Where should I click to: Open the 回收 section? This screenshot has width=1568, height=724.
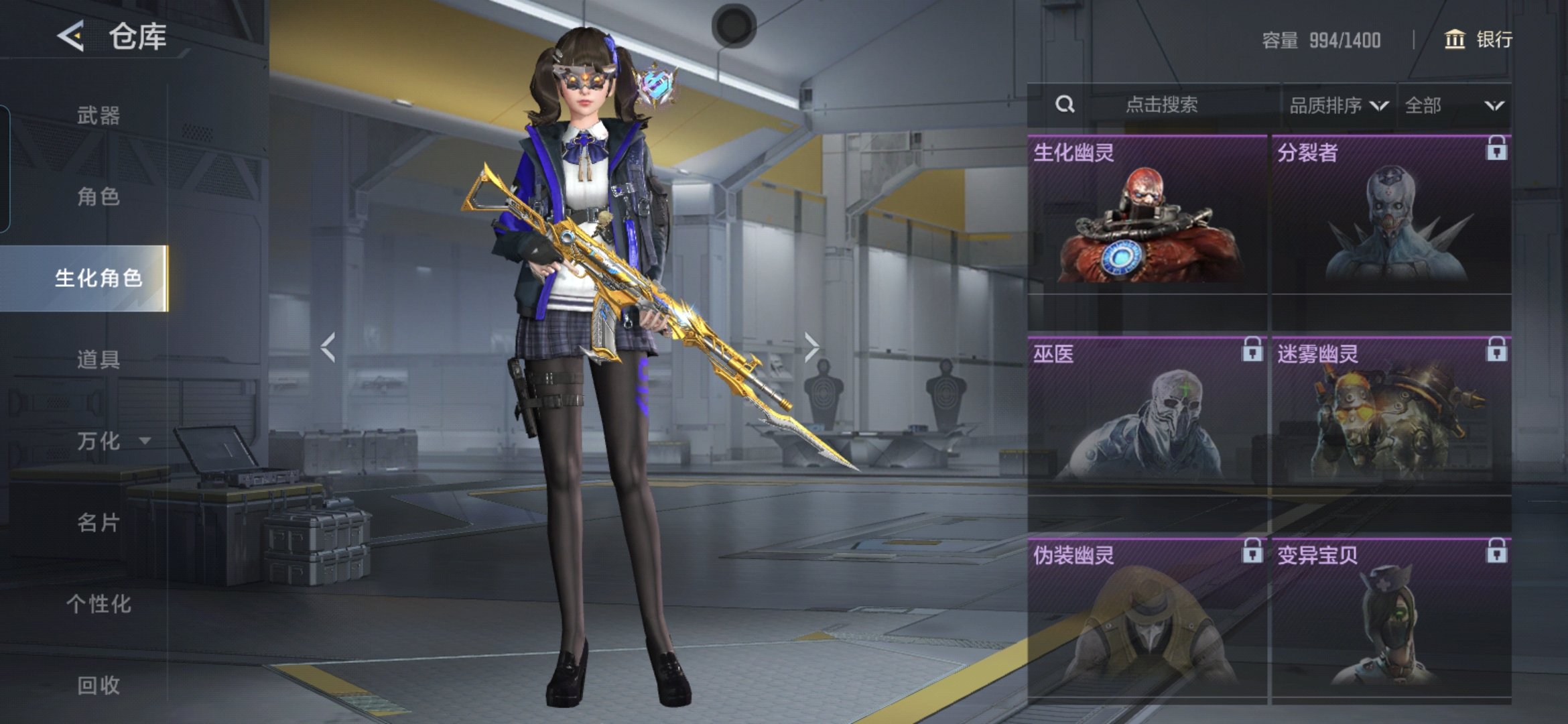(99, 684)
